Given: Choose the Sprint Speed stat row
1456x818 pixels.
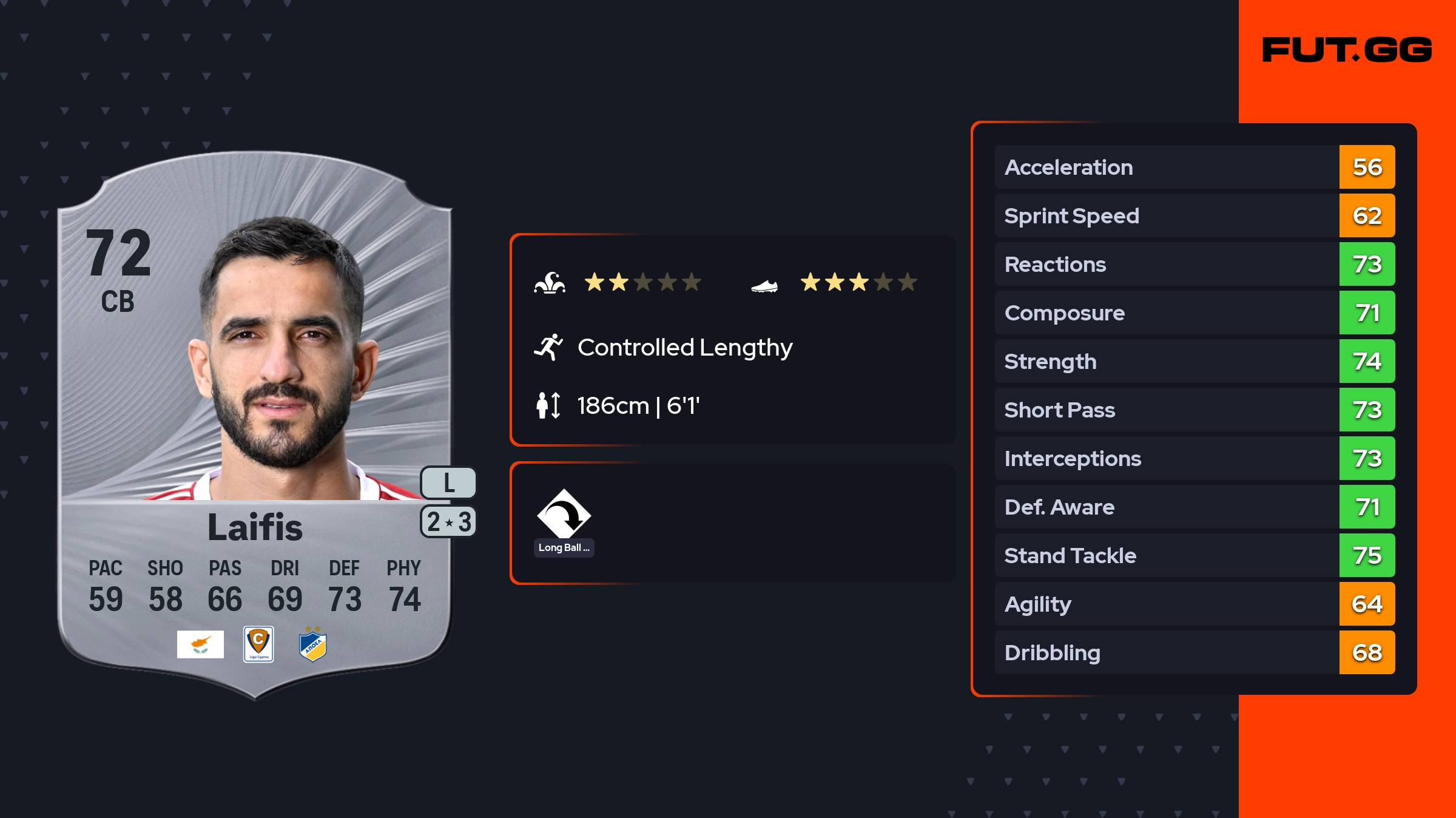Looking at the screenshot, I should click(1194, 215).
